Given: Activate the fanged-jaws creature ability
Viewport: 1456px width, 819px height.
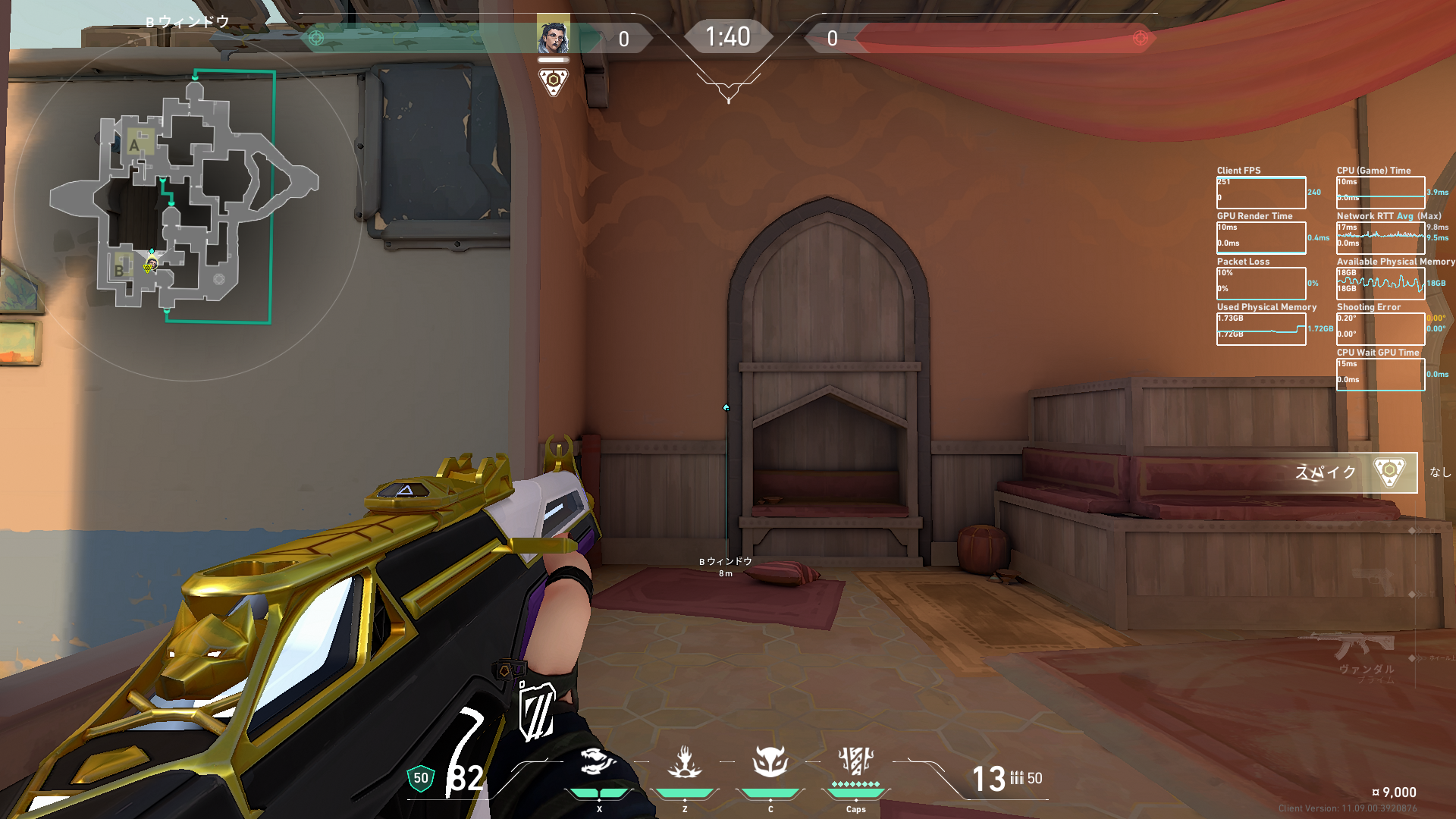Looking at the screenshot, I should (x=598, y=762).
